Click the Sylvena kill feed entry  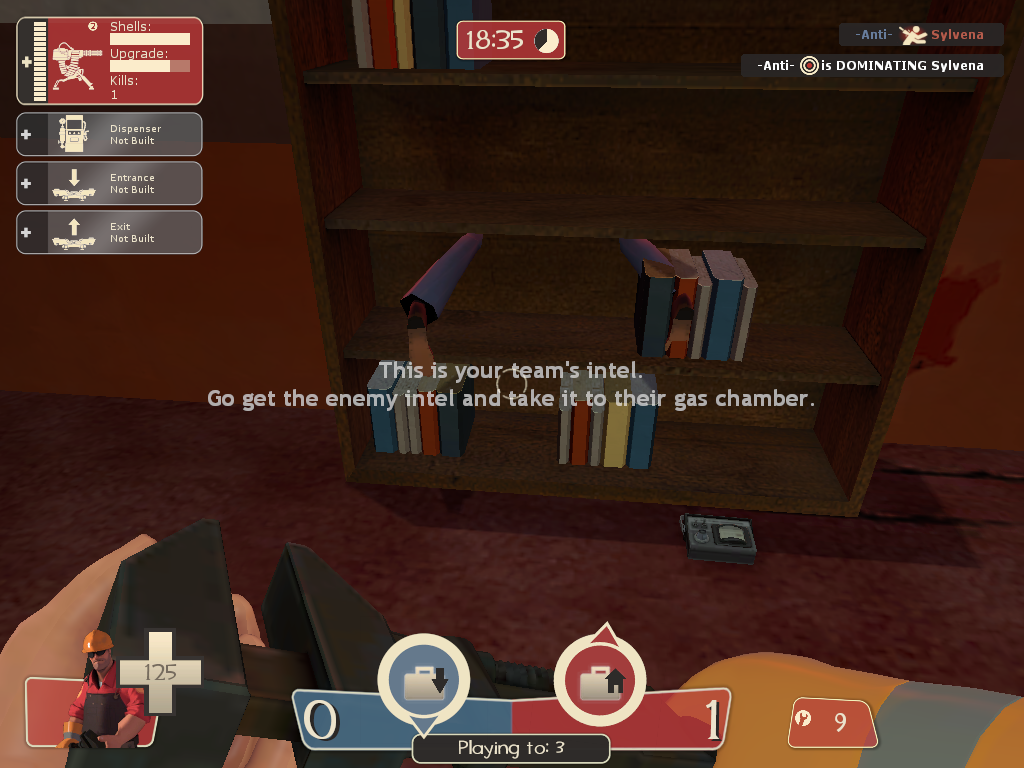(920, 35)
